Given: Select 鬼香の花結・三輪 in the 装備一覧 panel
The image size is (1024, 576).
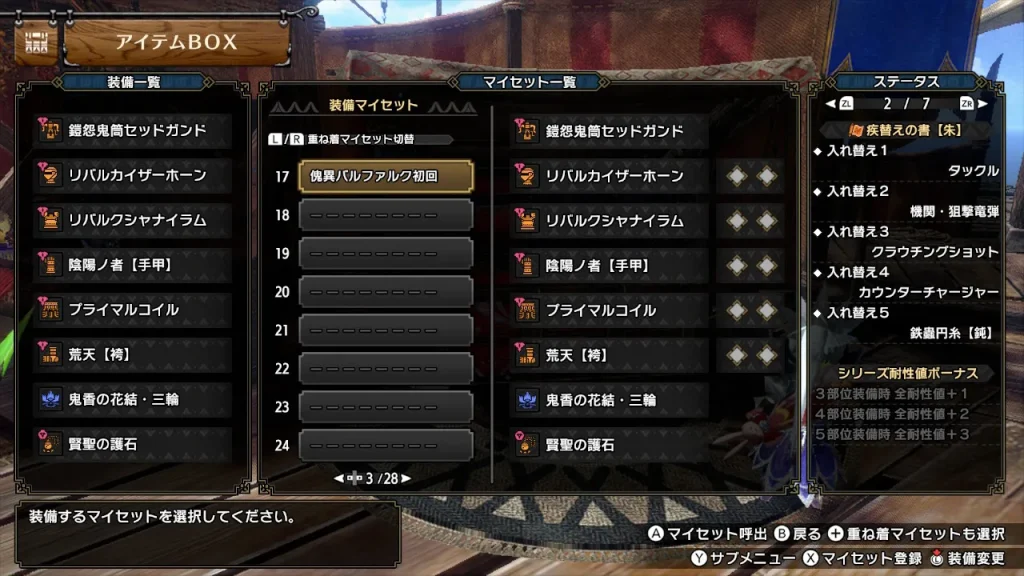Looking at the screenshot, I should point(136,399).
